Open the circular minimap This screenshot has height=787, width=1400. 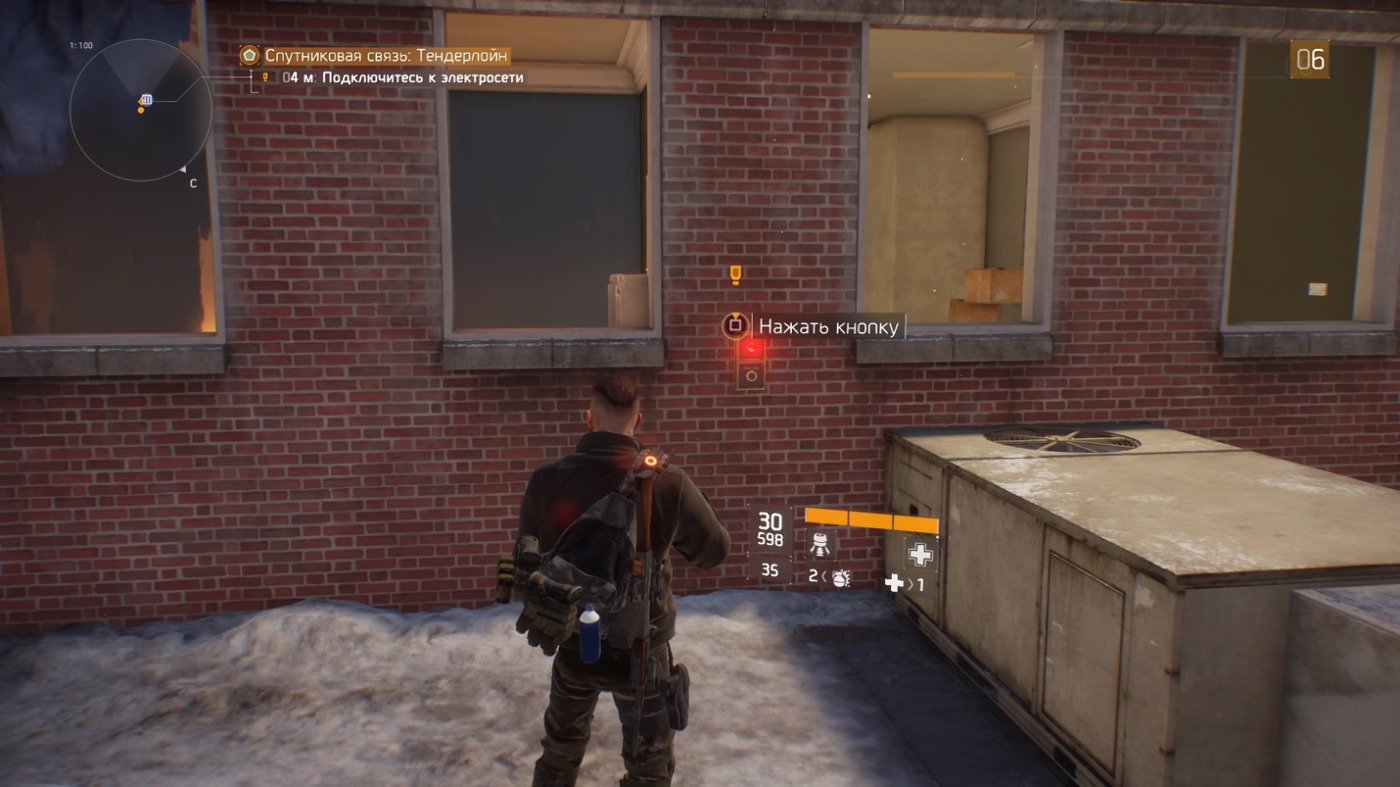[140, 110]
